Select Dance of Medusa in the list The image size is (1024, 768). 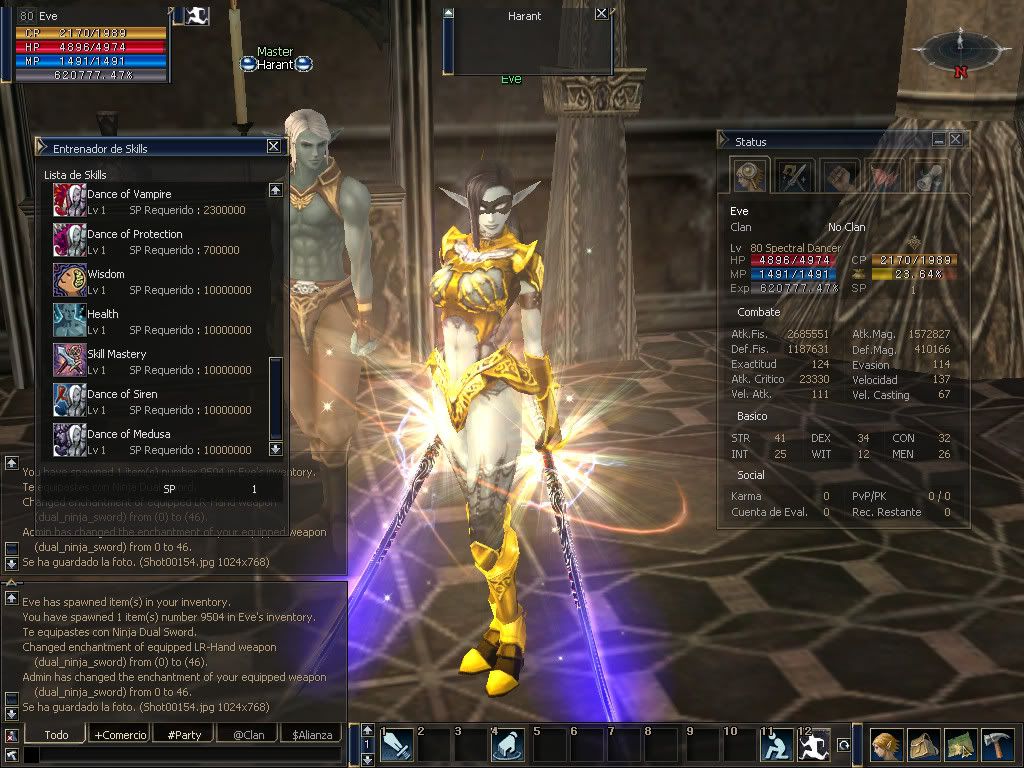click(128, 434)
